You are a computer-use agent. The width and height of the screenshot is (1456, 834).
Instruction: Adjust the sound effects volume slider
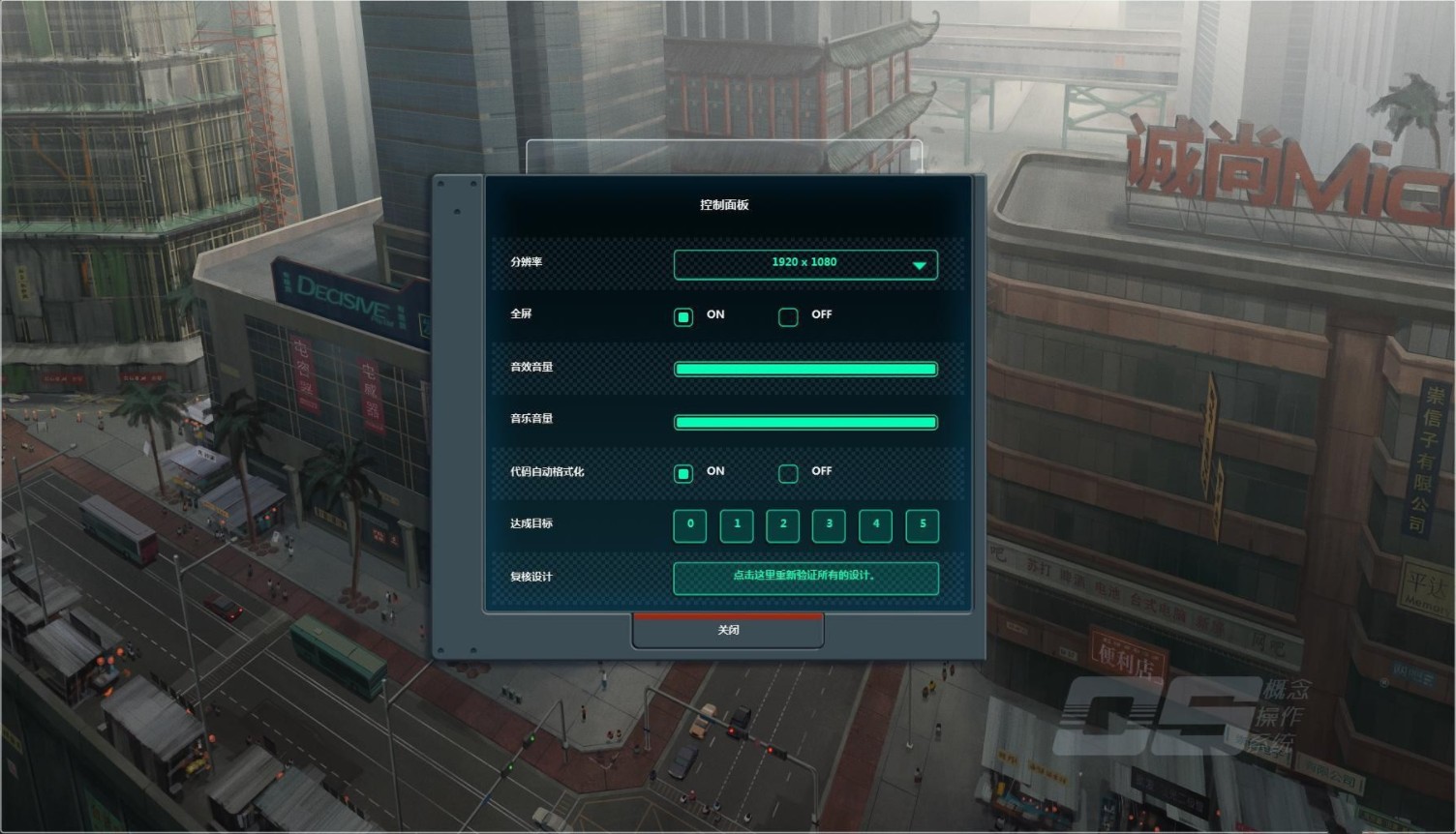(x=805, y=369)
